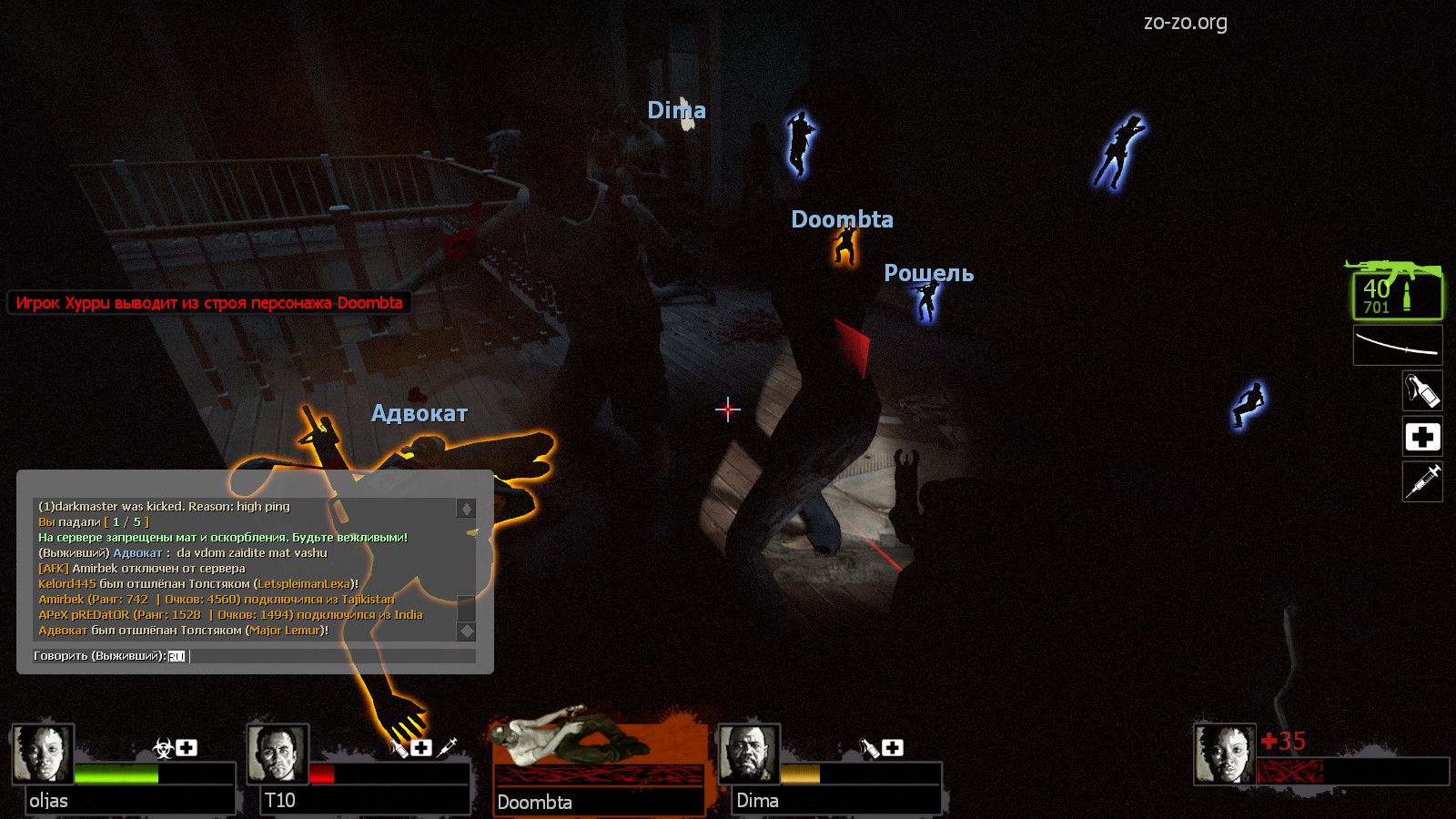Click the chat's bottom scroll arrow button

(466, 631)
